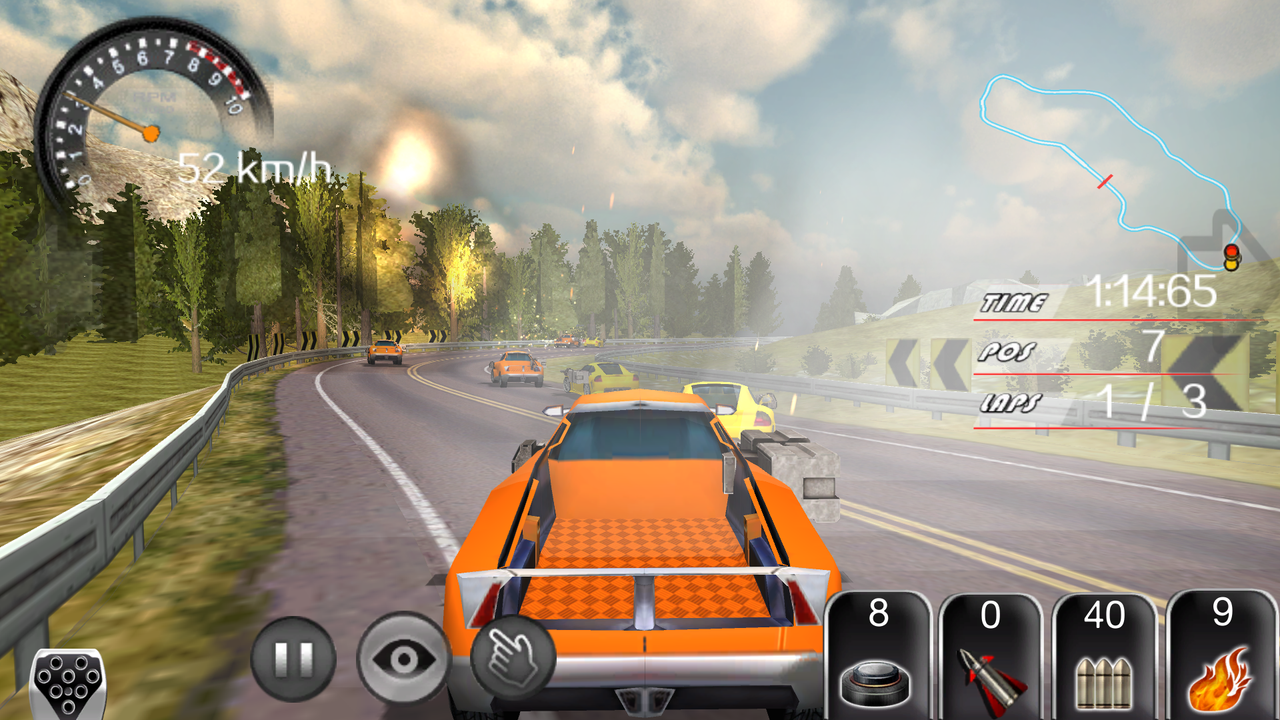
Task: Click the rocket ammo counter showing 0
Action: pyautogui.click(x=989, y=614)
